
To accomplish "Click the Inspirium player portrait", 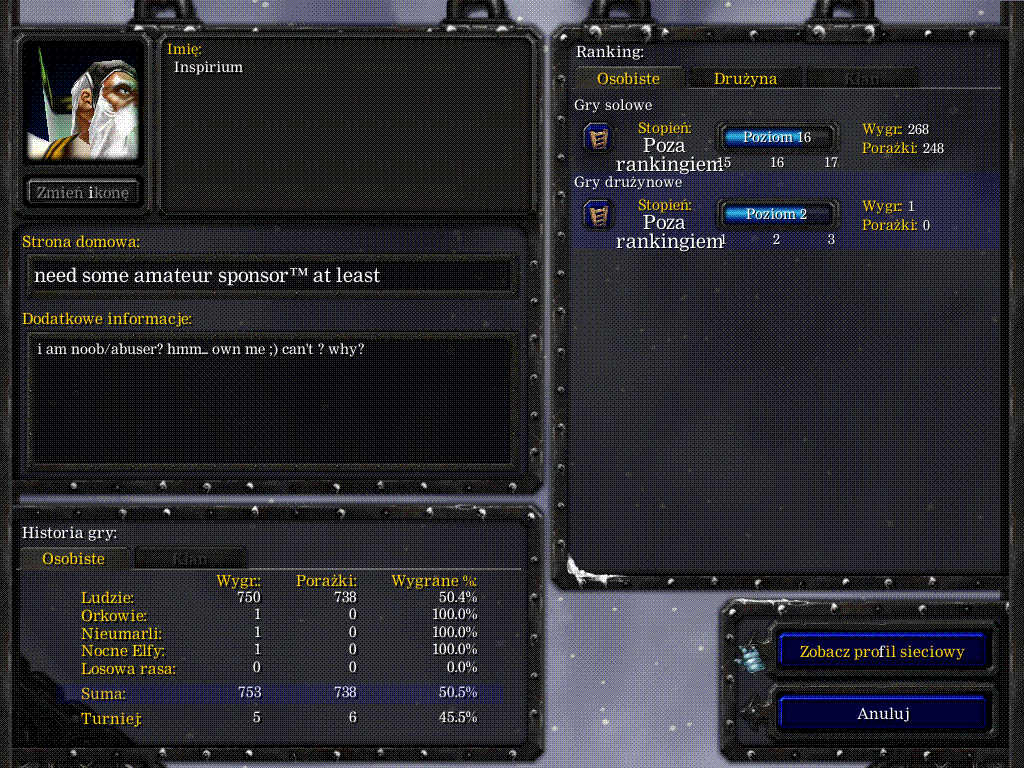I will (x=82, y=102).
